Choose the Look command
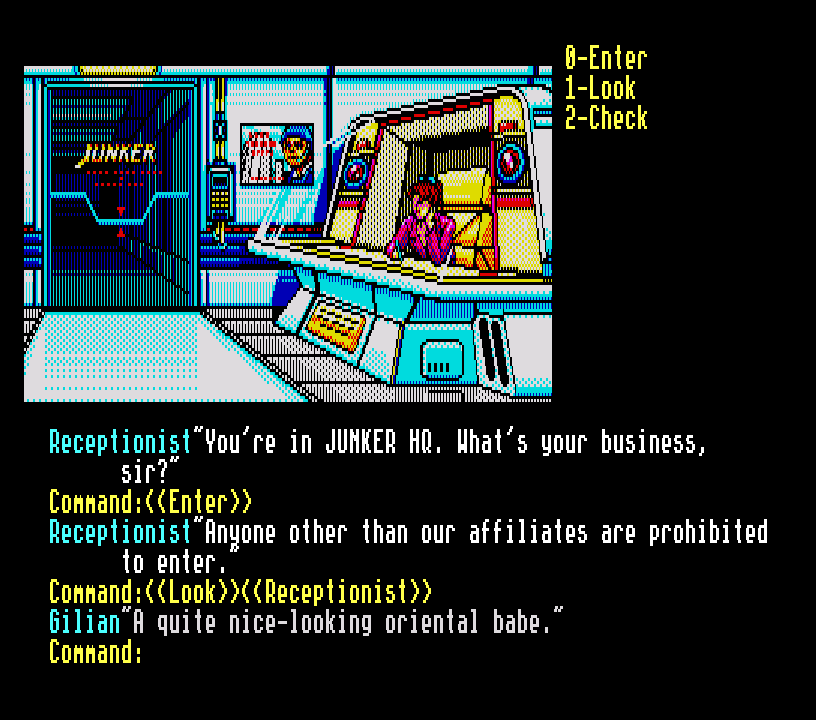Image resolution: width=816 pixels, height=720 pixels. click(599, 88)
